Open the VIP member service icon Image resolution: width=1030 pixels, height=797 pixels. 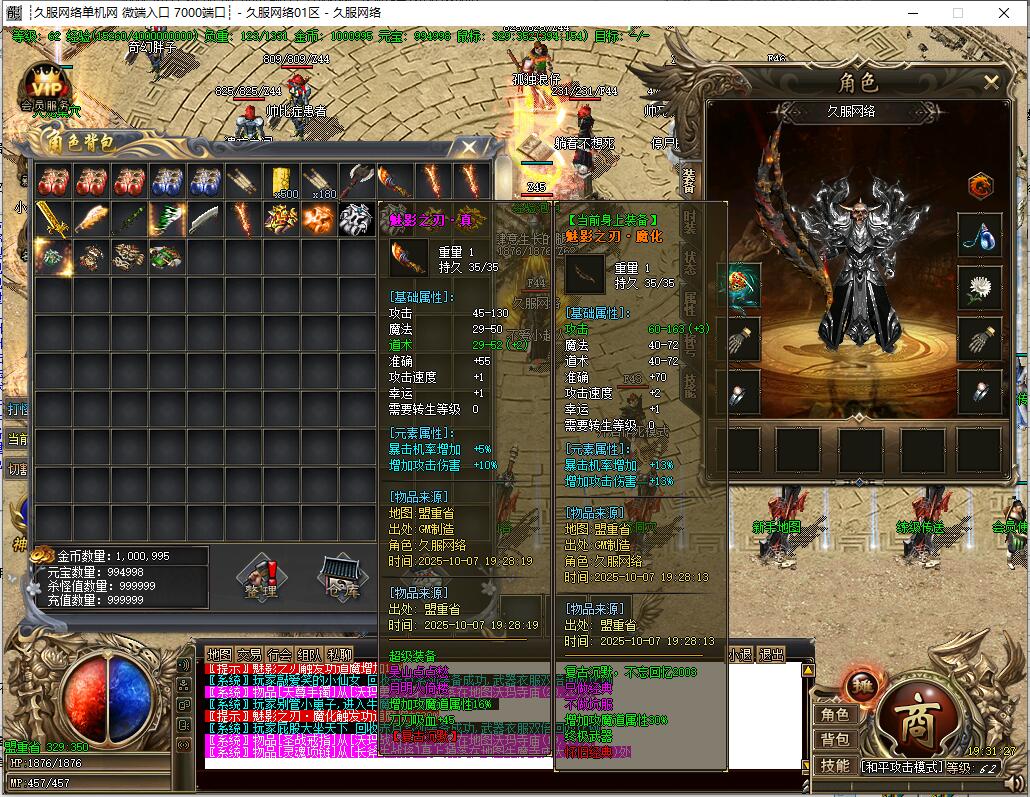pos(44,85)
